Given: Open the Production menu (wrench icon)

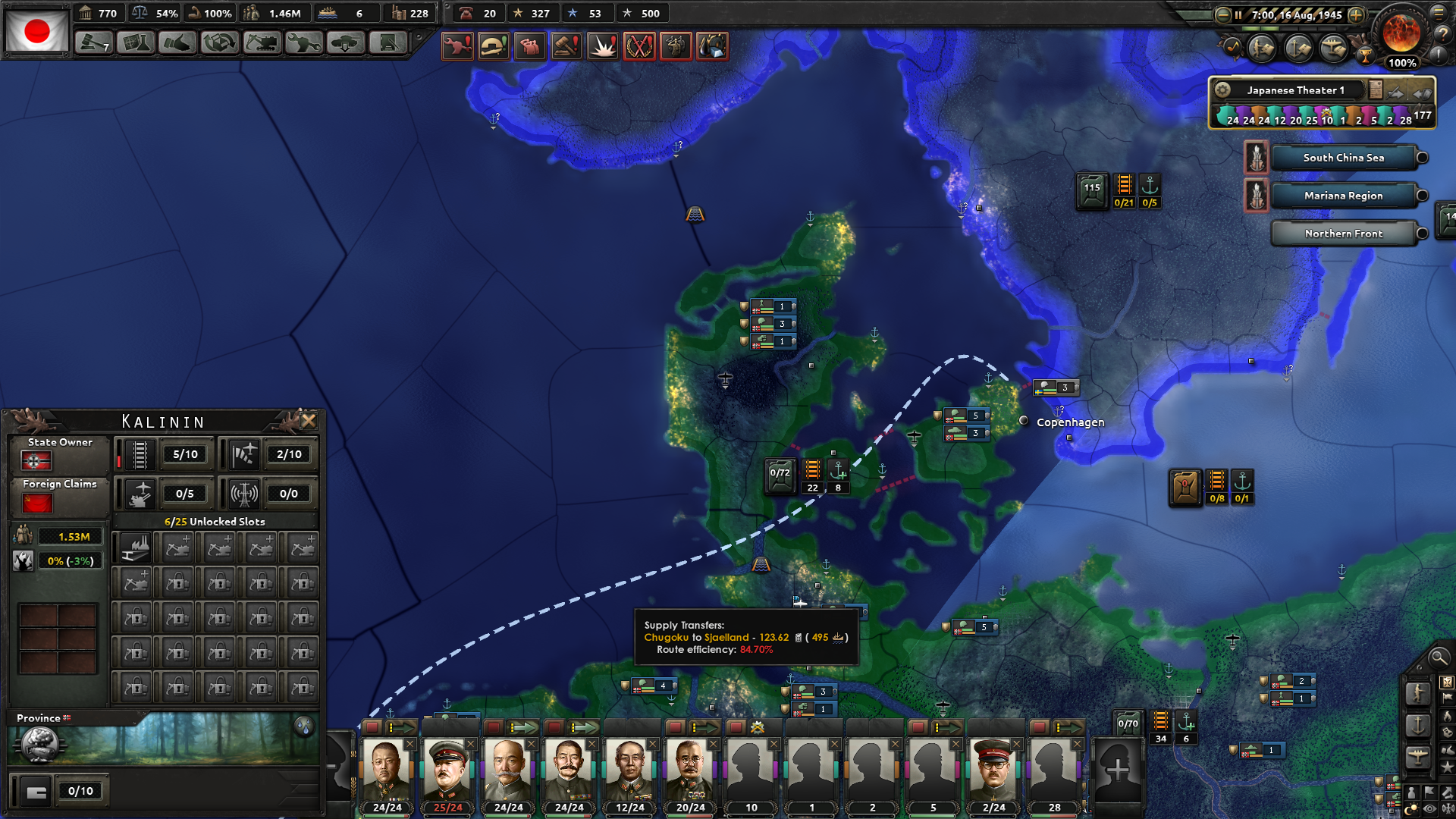Looking at the screenshot, I should coord(304,42).
